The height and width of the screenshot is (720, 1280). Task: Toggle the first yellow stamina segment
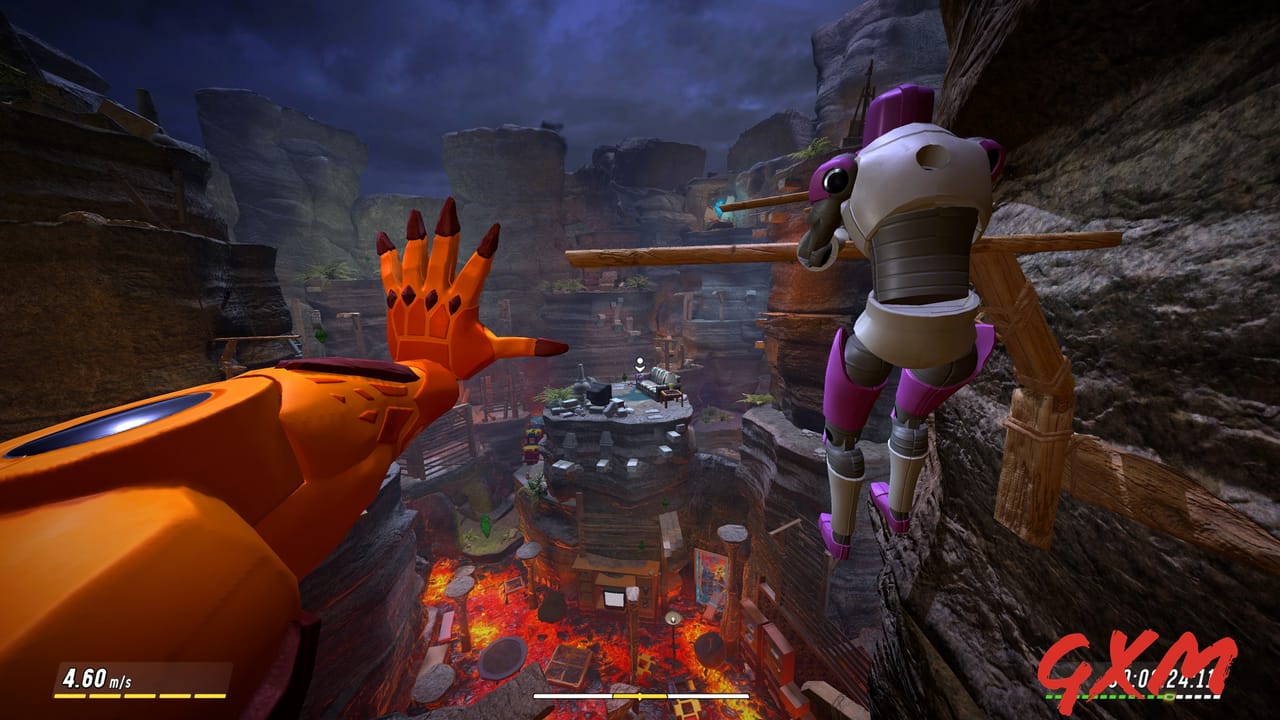70,696
